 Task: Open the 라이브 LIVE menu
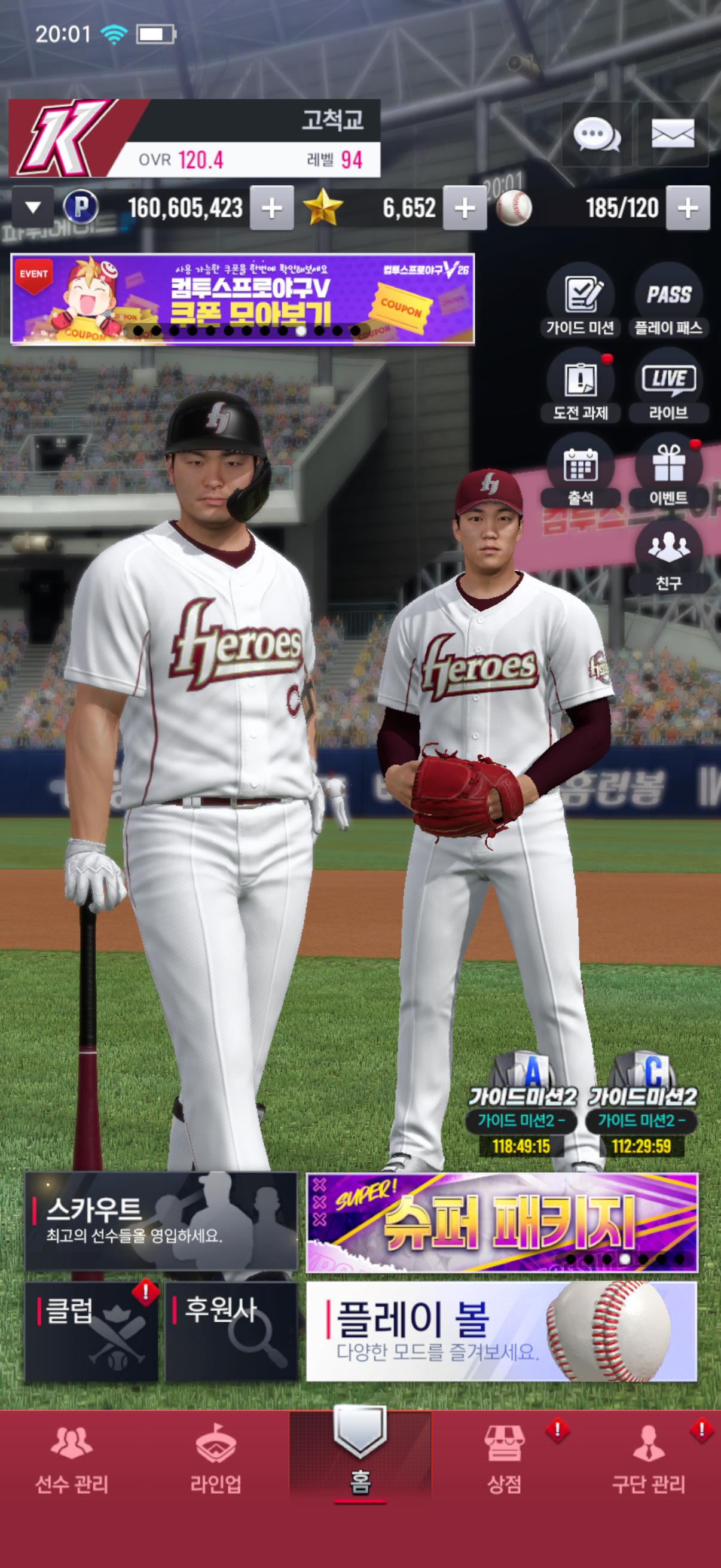coord(668,386)
